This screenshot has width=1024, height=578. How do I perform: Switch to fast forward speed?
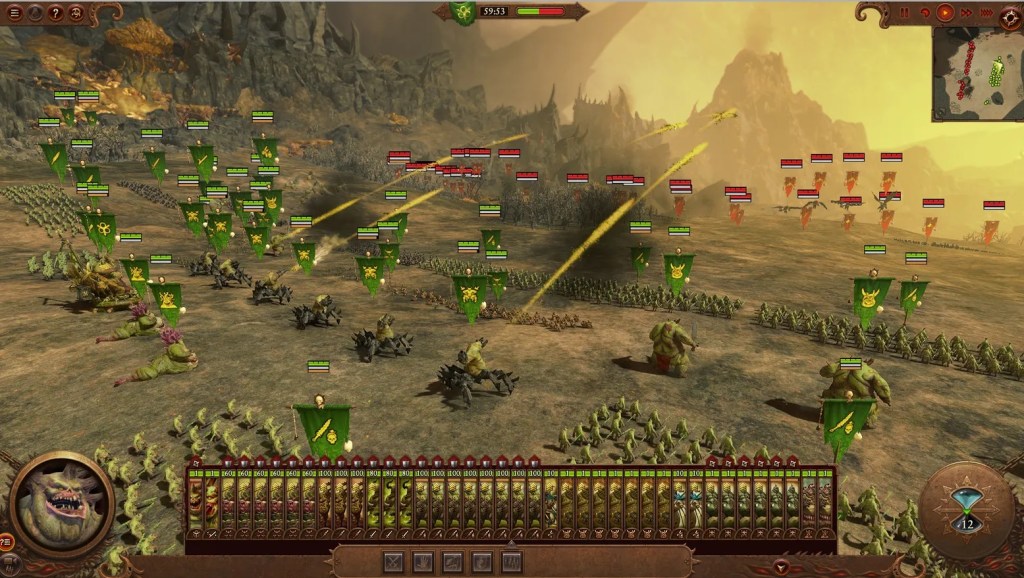click(965, 13)
